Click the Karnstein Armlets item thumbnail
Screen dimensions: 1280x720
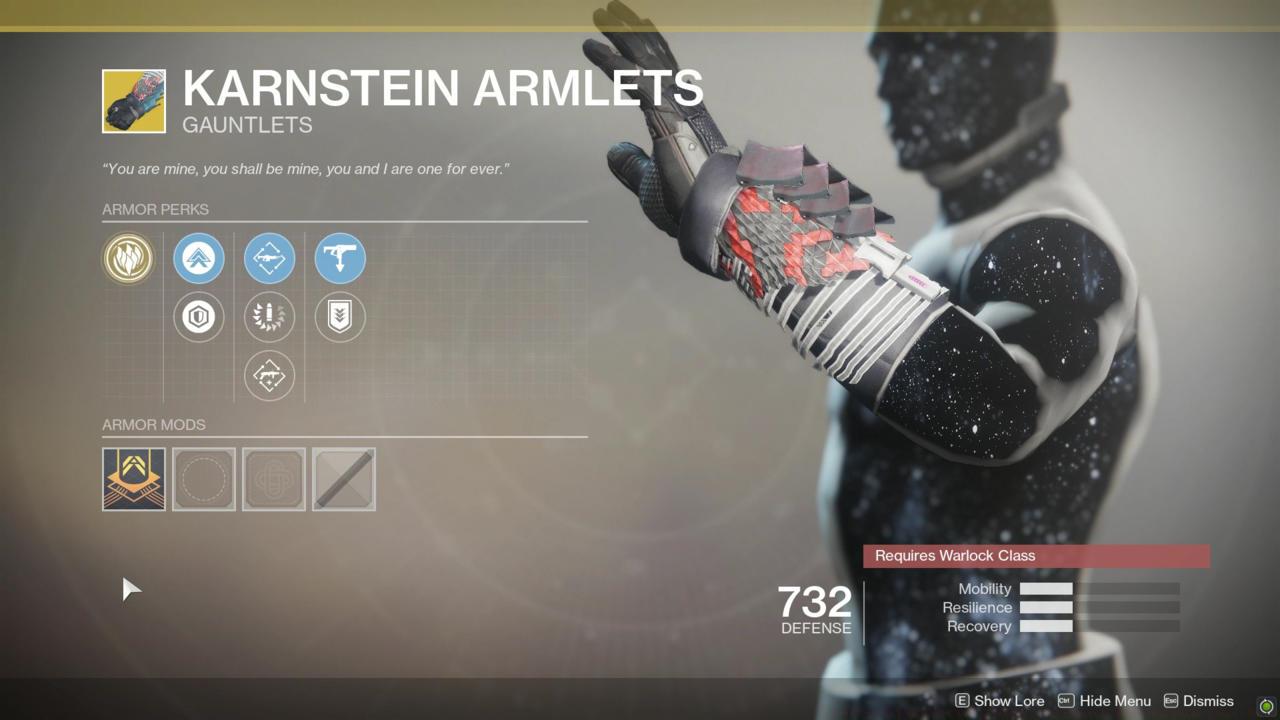click(134, 101)
